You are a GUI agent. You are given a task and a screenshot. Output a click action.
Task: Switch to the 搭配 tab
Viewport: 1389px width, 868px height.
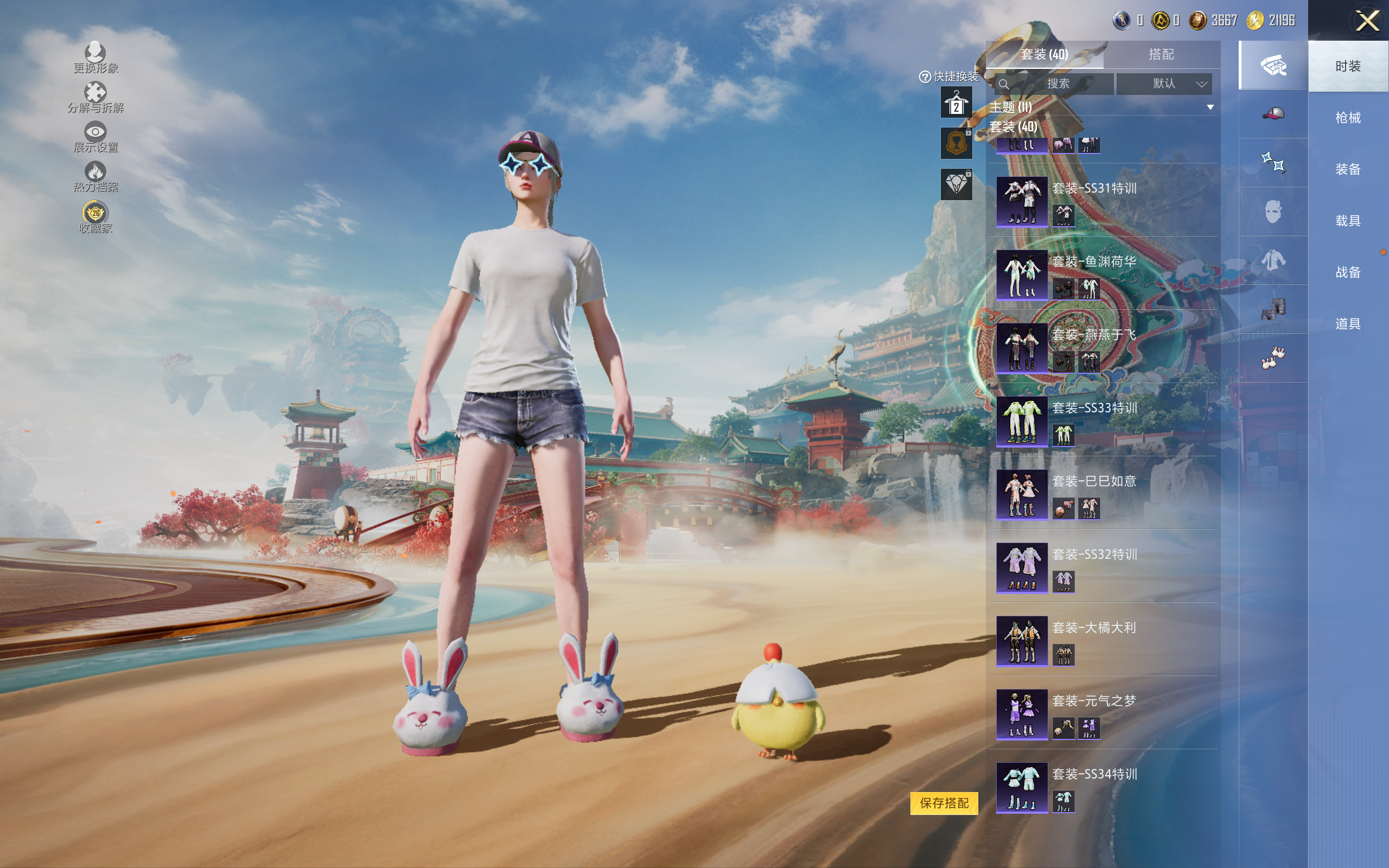1161,55
